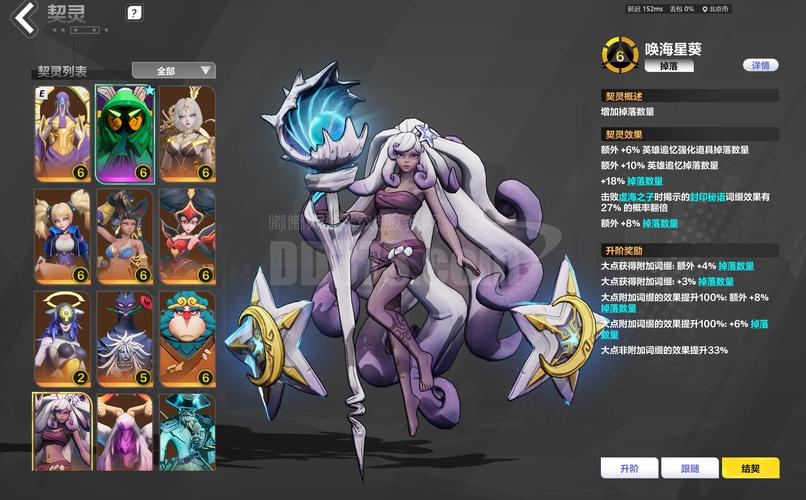
Task: Confirm pact with the 结契 button
Action: pos(750,468)
